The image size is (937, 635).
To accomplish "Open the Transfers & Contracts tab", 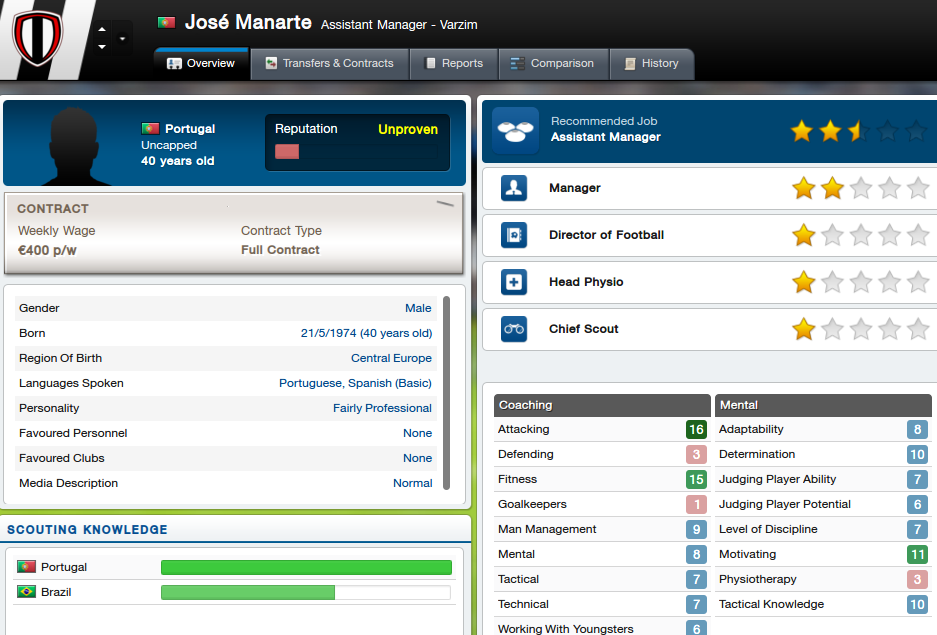I will coord(329,63).
